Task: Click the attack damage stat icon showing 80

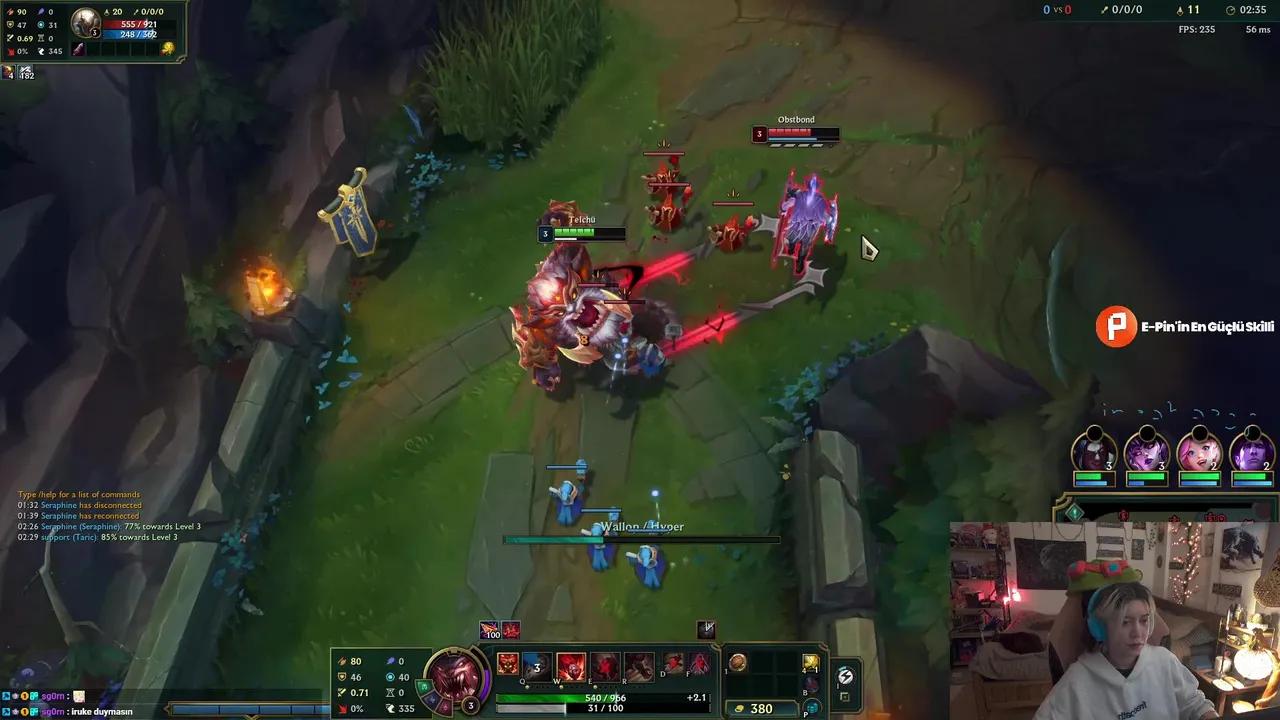Action: (x=343, y=661)
